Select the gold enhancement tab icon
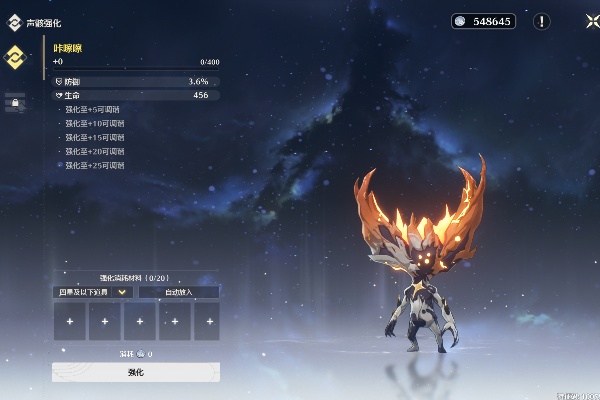 point(15,56)
